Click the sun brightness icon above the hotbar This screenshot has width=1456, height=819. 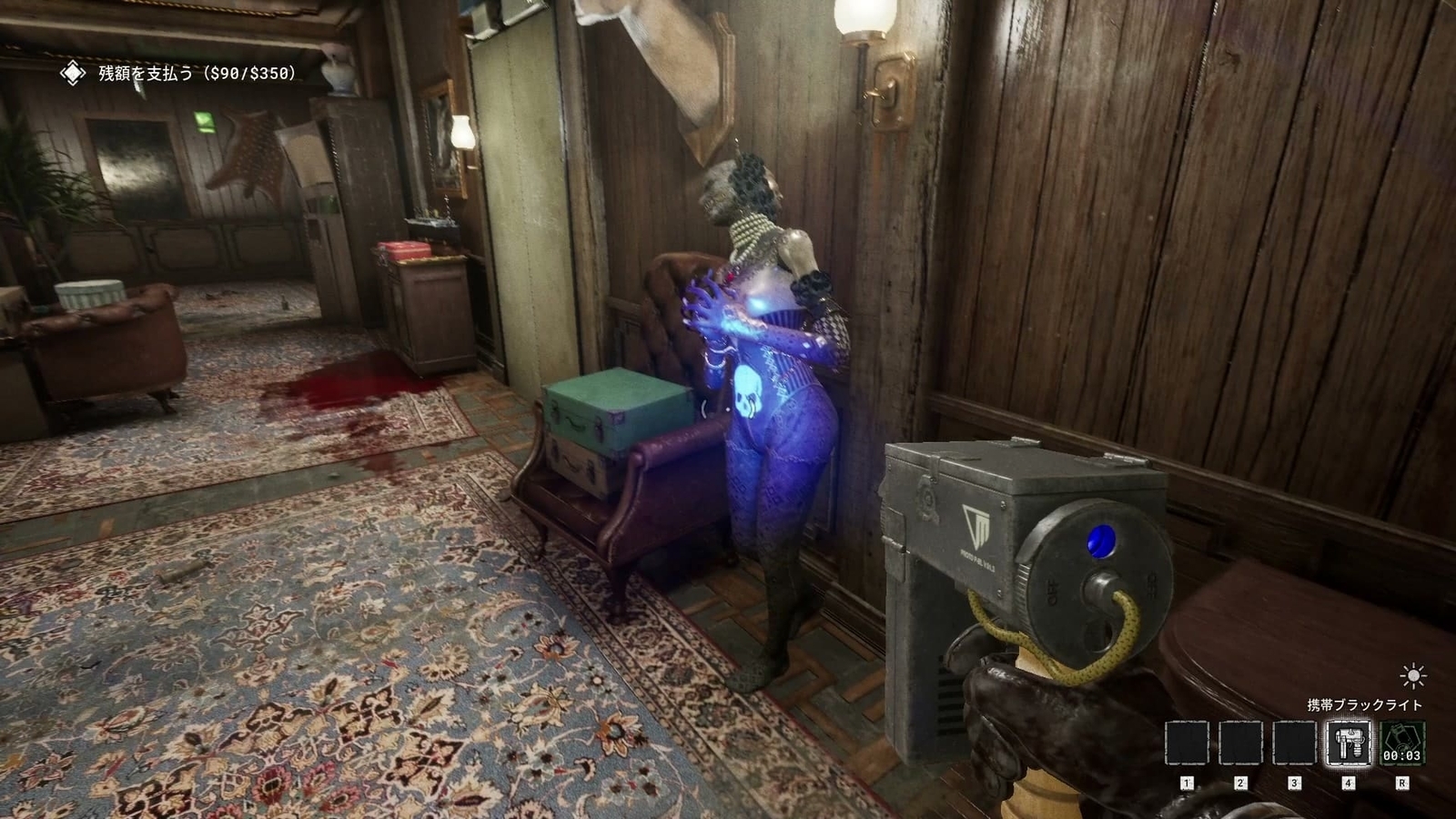click(1411, 677)
